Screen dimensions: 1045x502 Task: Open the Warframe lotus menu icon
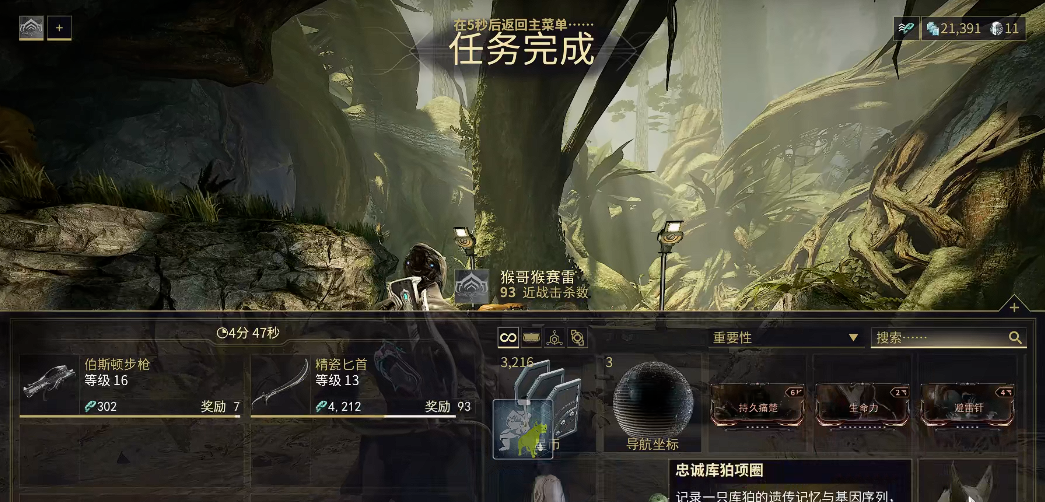click(31, 28)
